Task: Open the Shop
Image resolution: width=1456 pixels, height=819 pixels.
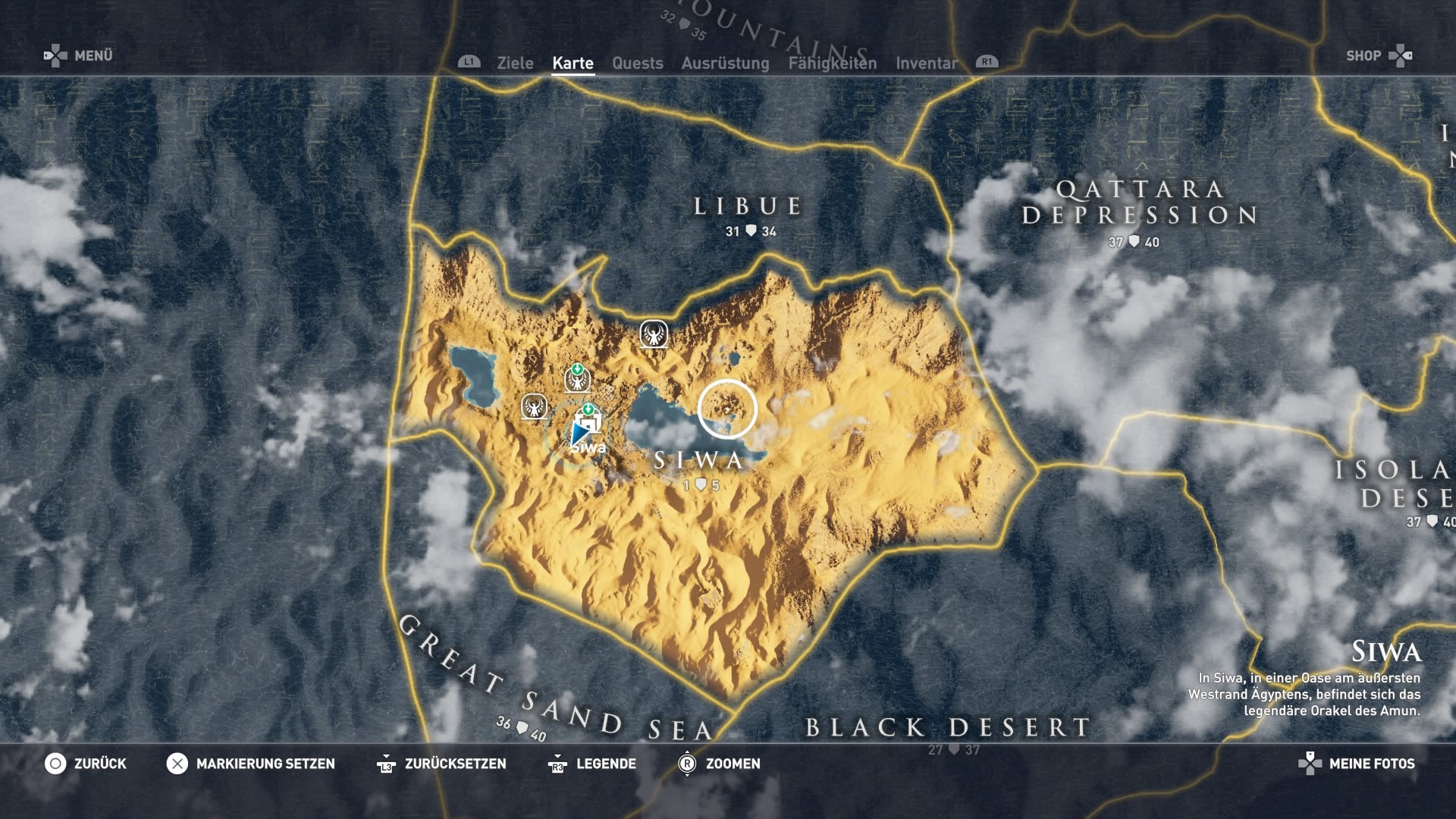Action: click(x=1379, y=55)
